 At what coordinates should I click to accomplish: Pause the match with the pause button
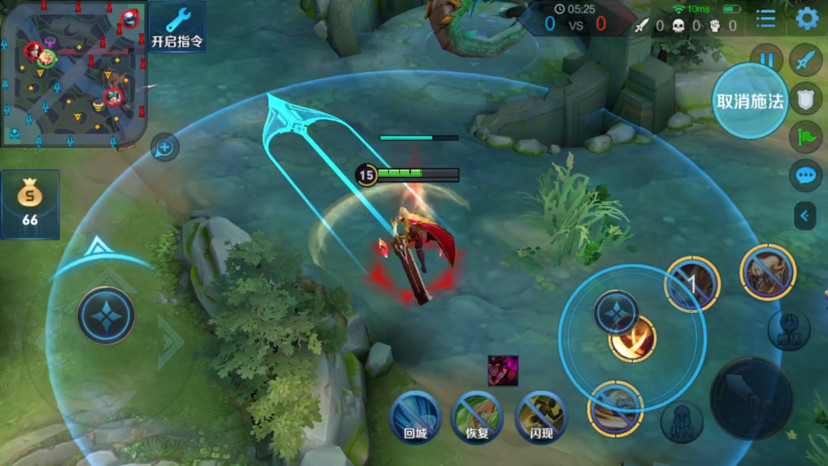766,60
